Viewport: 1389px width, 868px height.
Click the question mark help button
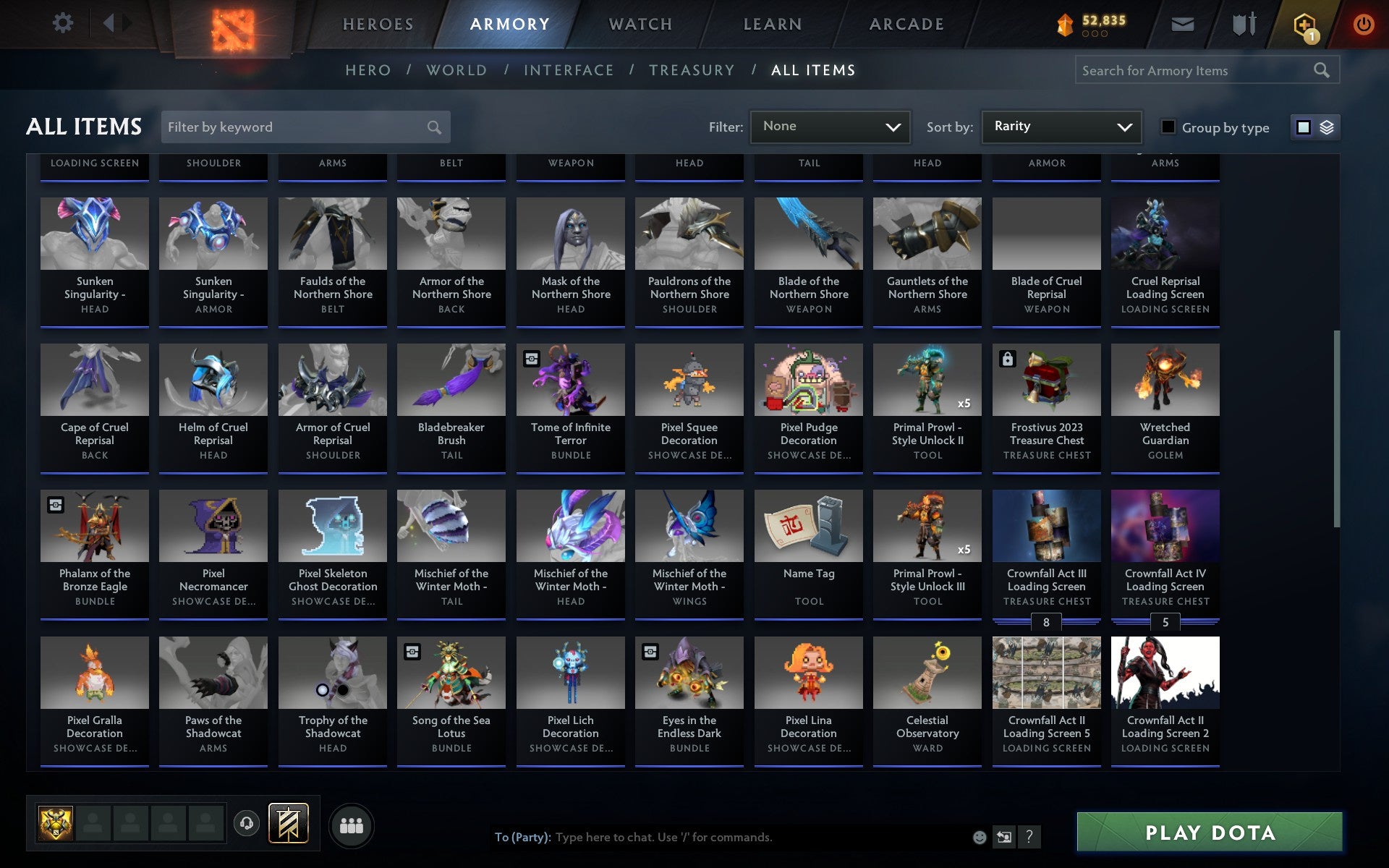(x=1028, y=838)
